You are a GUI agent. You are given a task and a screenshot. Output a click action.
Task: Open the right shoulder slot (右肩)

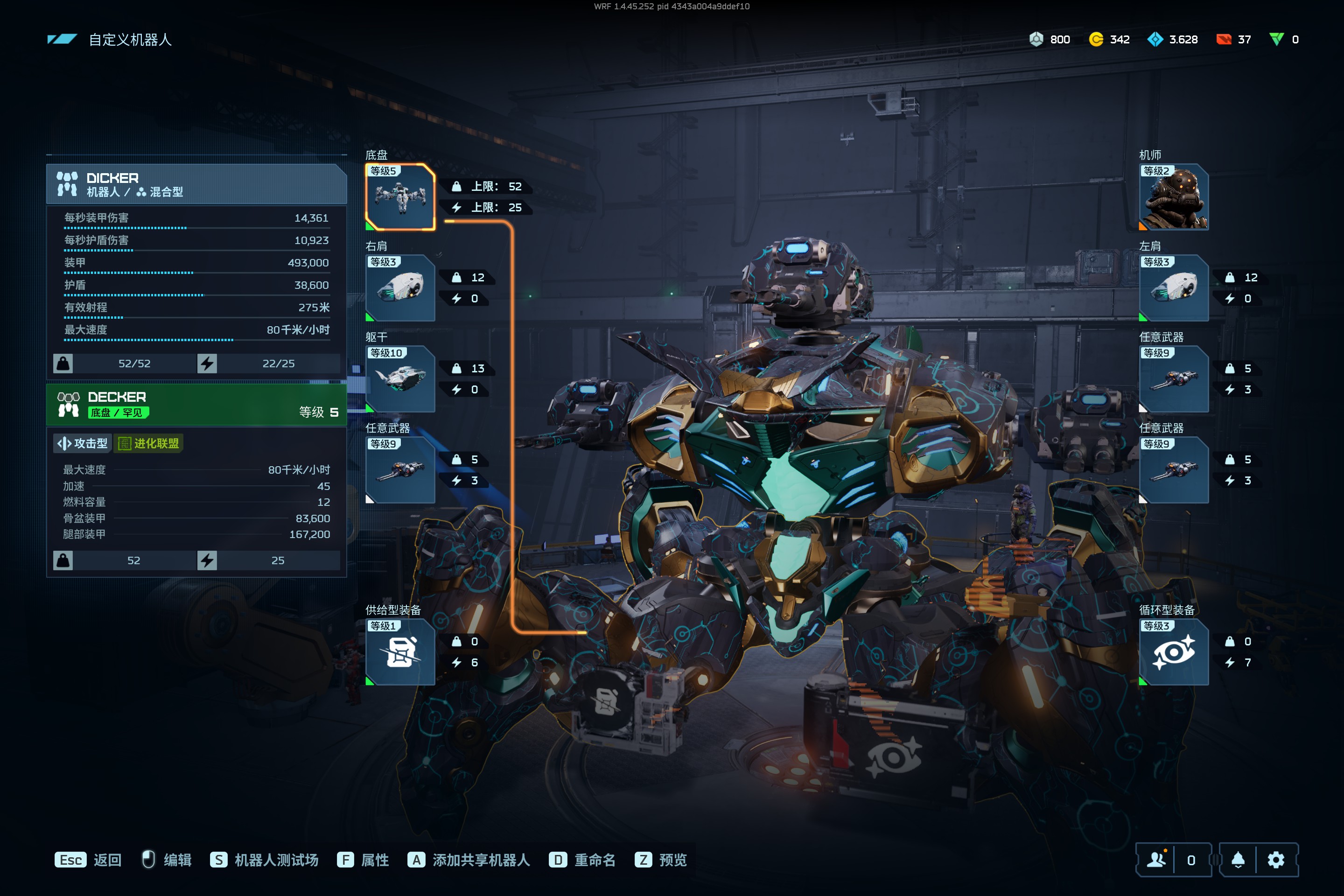(x=400, y=288)
